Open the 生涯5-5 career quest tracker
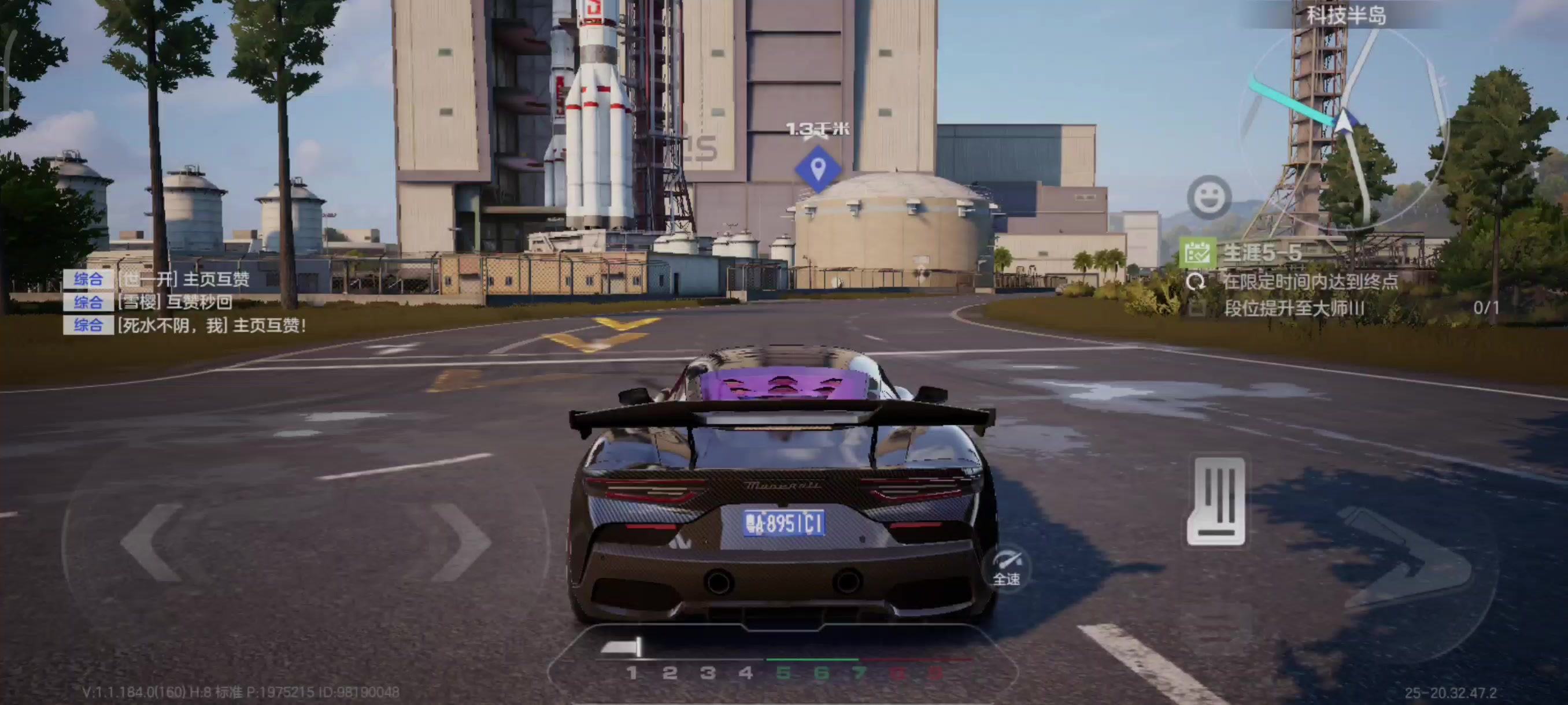The height and width of the screenshot is (705, 1568). 1261,253
